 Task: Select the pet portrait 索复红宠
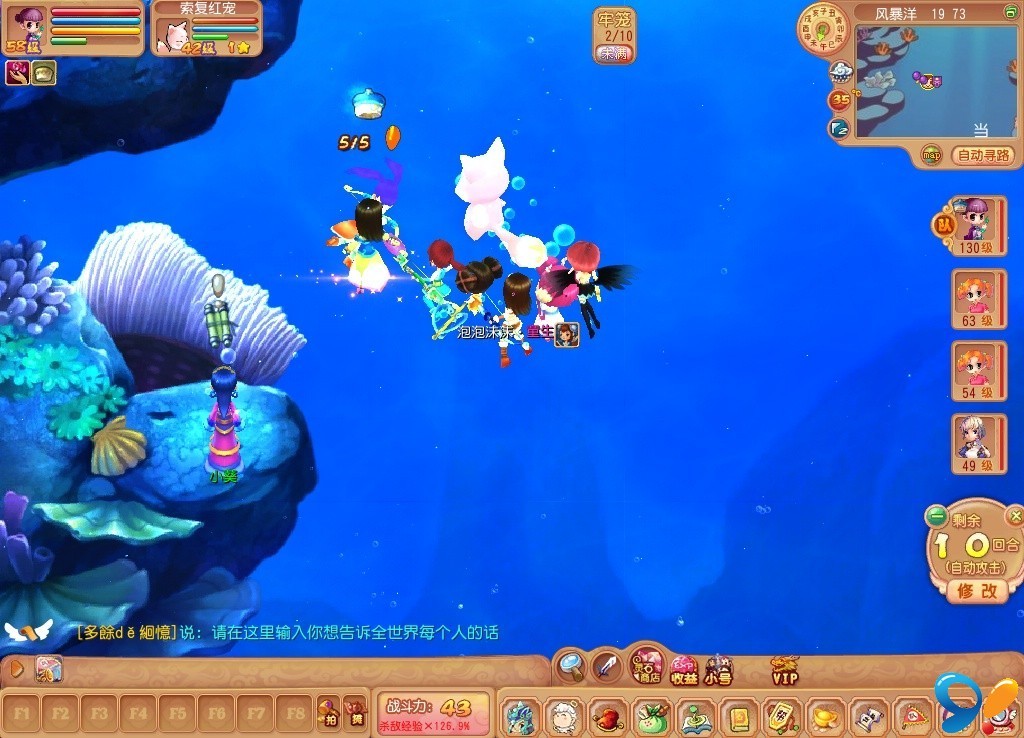(174, 36)
